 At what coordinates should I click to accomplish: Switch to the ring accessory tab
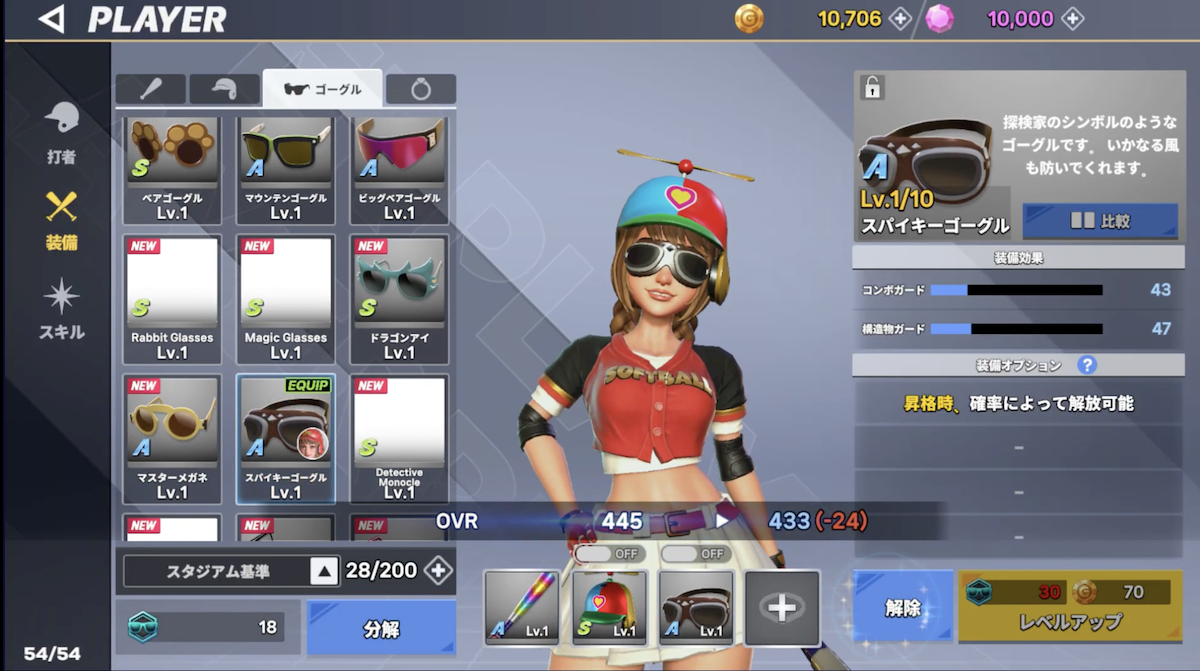[x=421, y=90]
